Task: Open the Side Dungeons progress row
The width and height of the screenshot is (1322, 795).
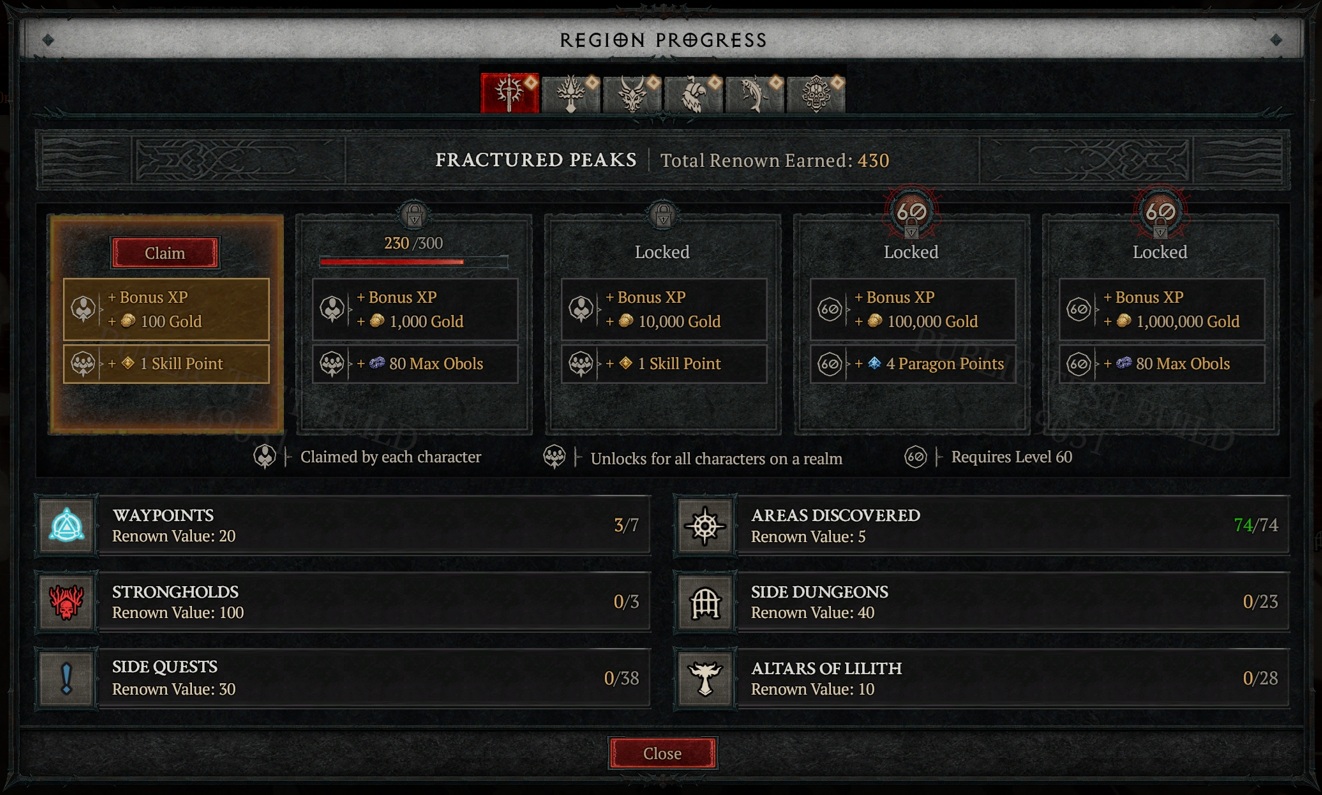Action: click(x=982, y=602)
